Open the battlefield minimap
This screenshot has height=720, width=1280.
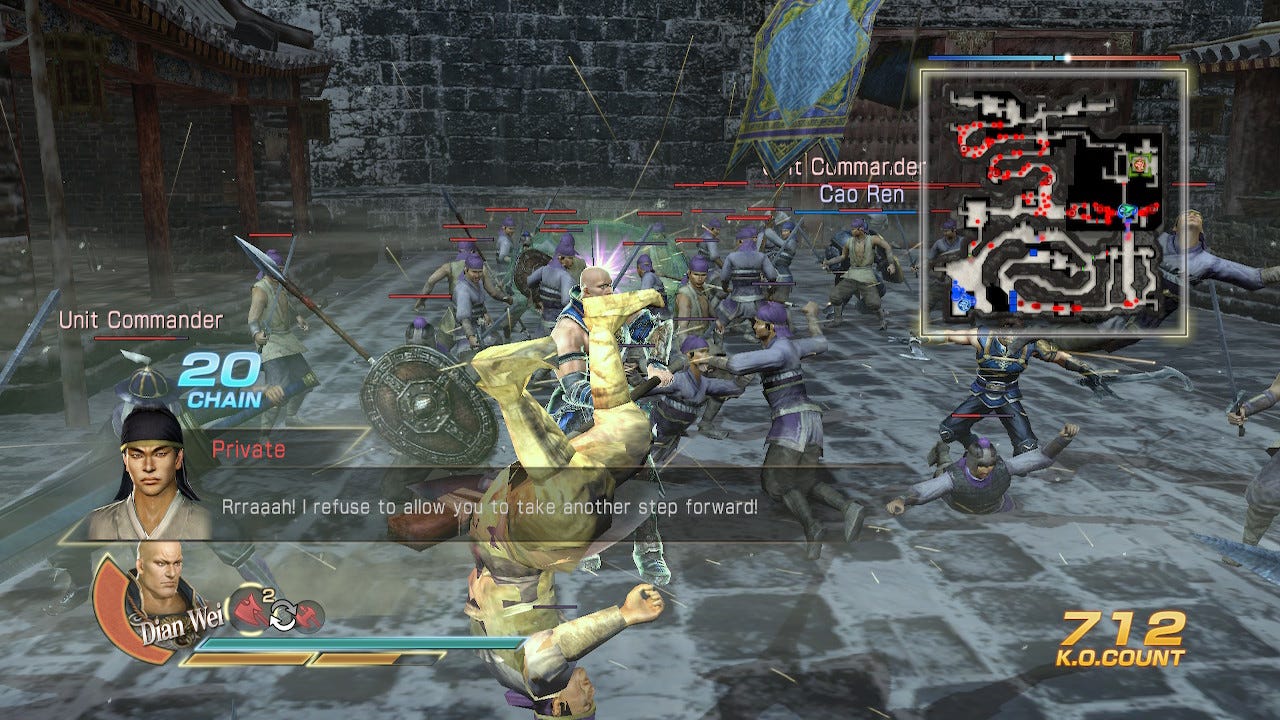pyautogui.click(x=1054, y=202)
